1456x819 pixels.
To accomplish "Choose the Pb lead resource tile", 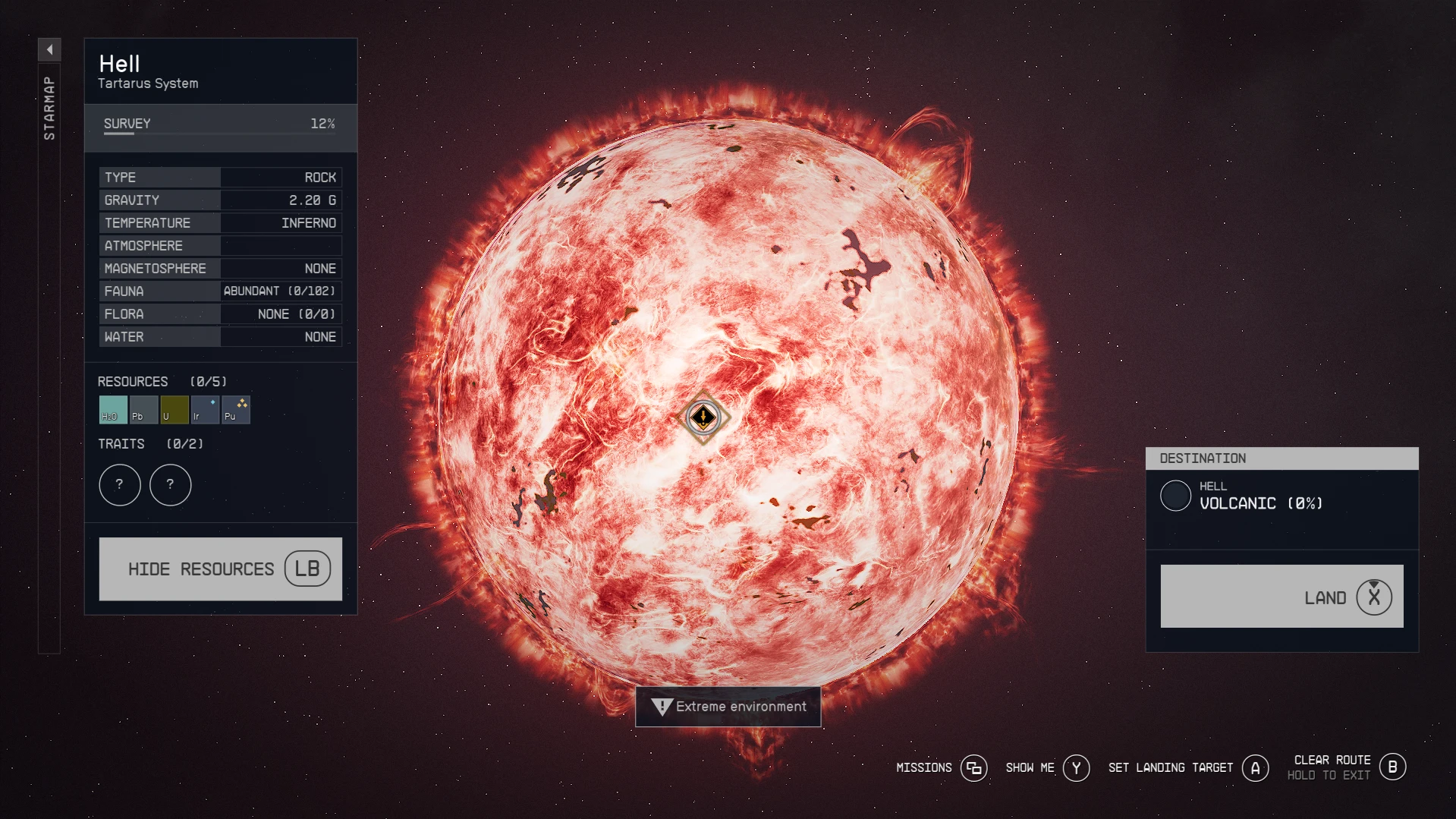I will click(x=143, y=410).
